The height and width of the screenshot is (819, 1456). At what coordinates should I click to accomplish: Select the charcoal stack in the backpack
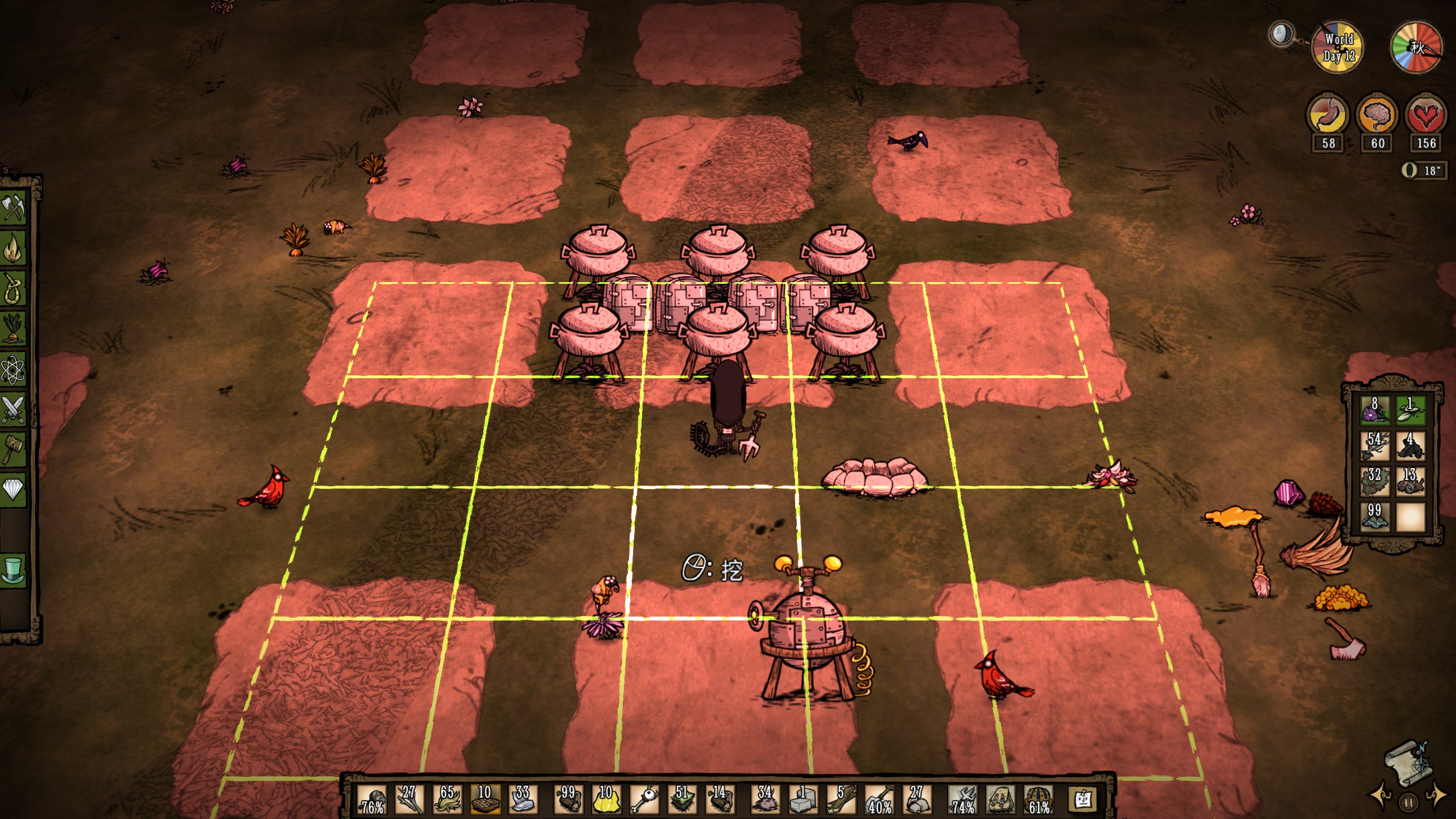(1410, 445)
